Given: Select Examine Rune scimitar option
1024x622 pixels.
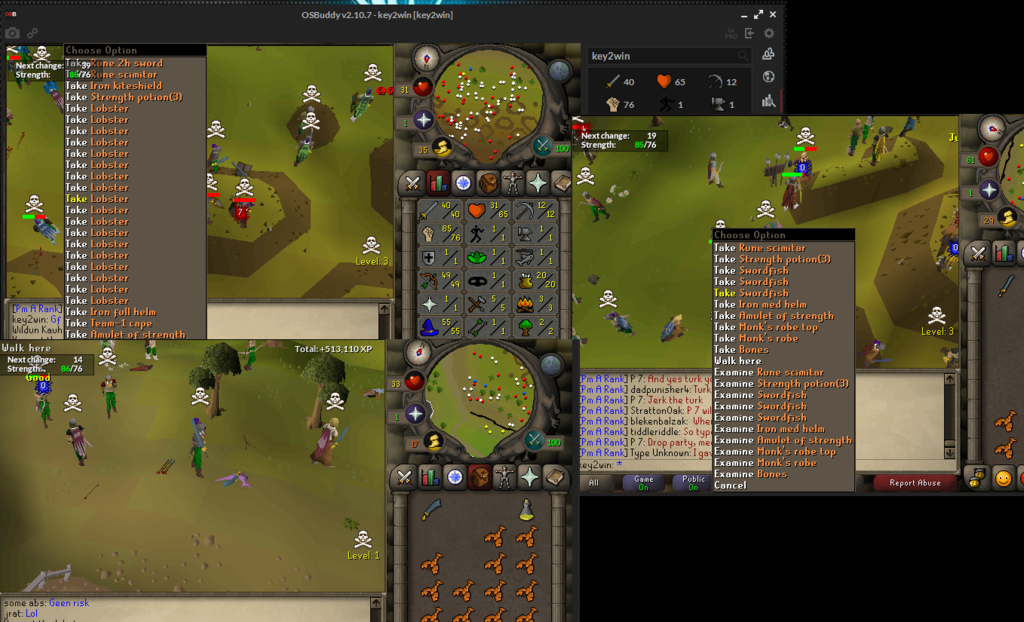Looking at the screenshot, I should click(768, 372).
